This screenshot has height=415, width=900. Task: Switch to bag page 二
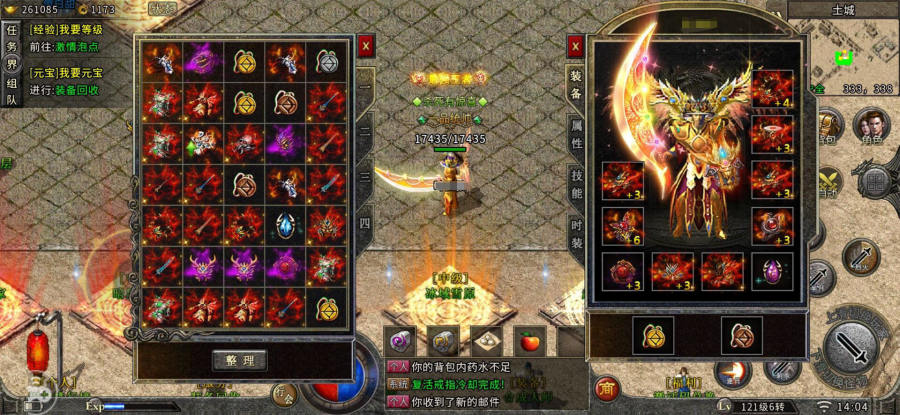point(365,129)
